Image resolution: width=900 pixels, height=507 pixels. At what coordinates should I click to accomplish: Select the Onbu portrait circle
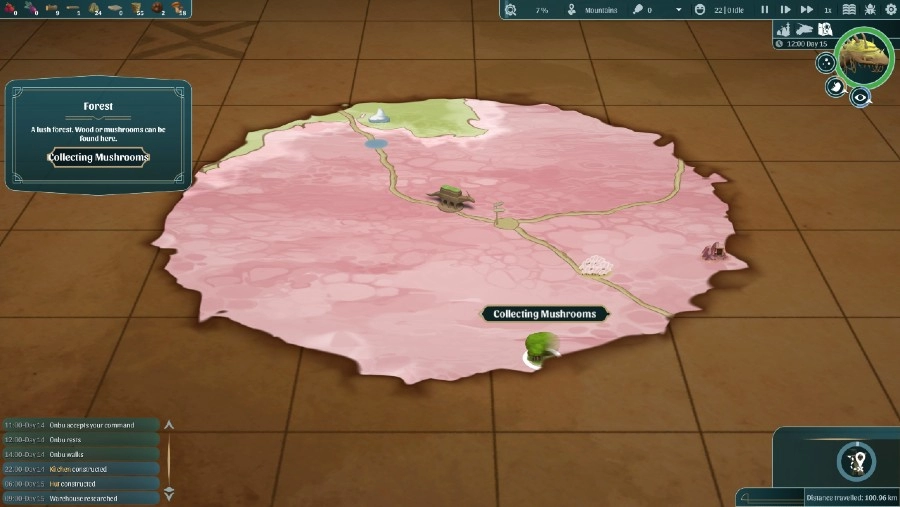click(x=865, y=57)
